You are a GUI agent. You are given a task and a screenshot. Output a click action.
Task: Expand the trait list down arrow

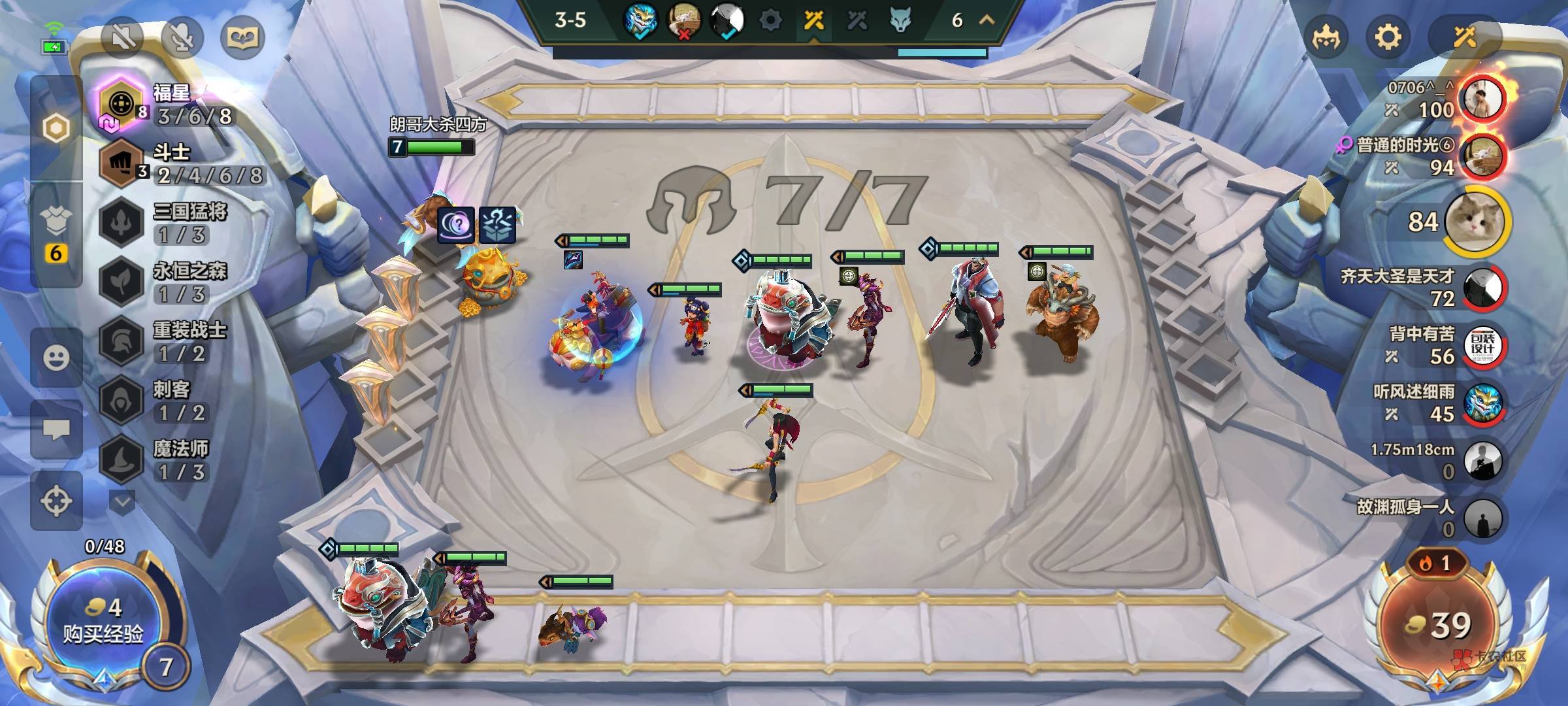click(122, 502)
